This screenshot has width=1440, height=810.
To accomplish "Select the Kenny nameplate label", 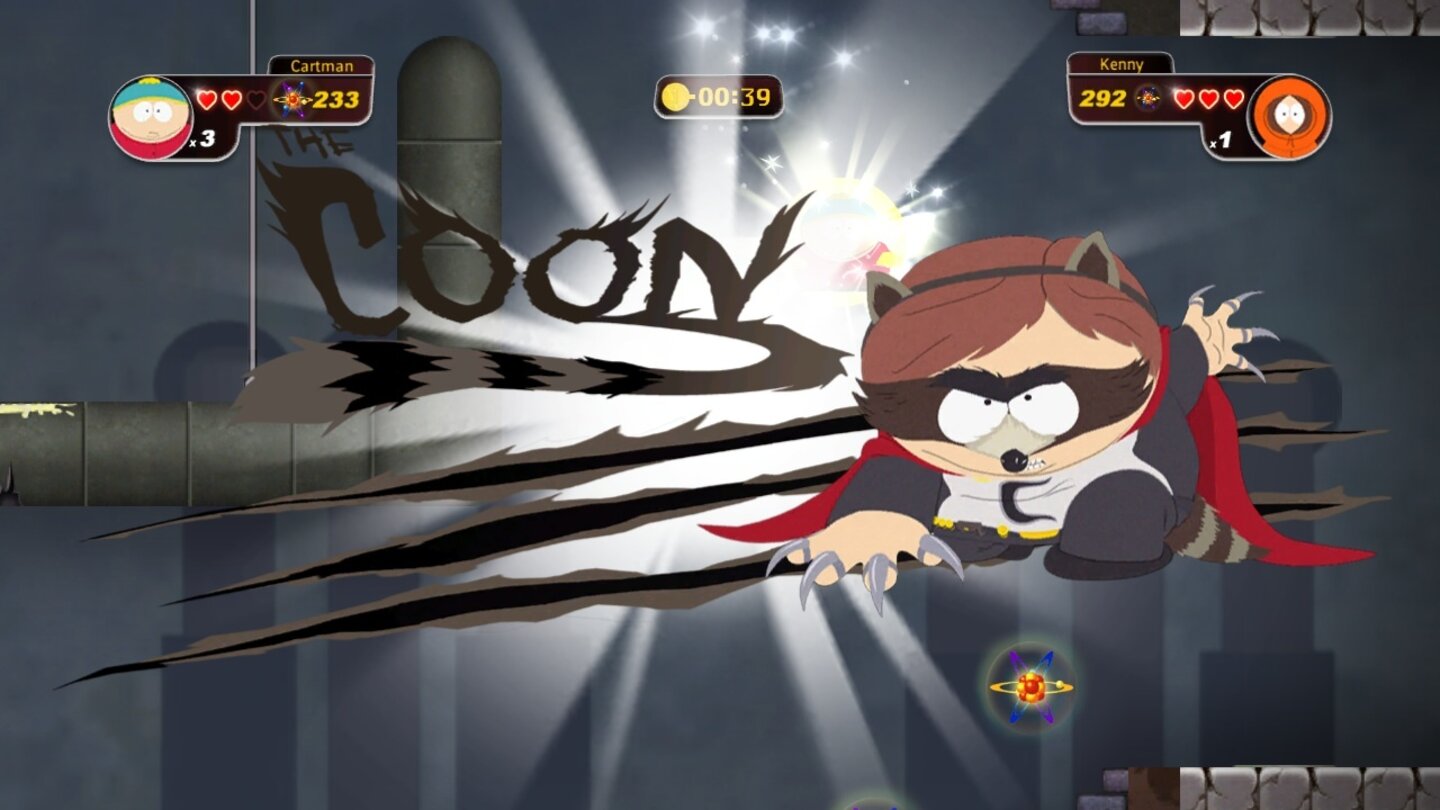I will pos(1120,64).
